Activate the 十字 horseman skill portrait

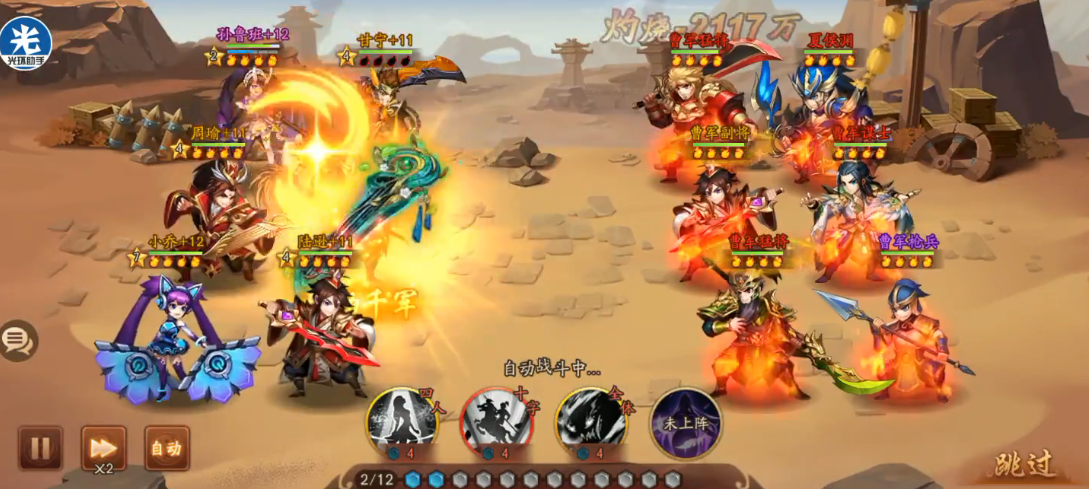496,423
